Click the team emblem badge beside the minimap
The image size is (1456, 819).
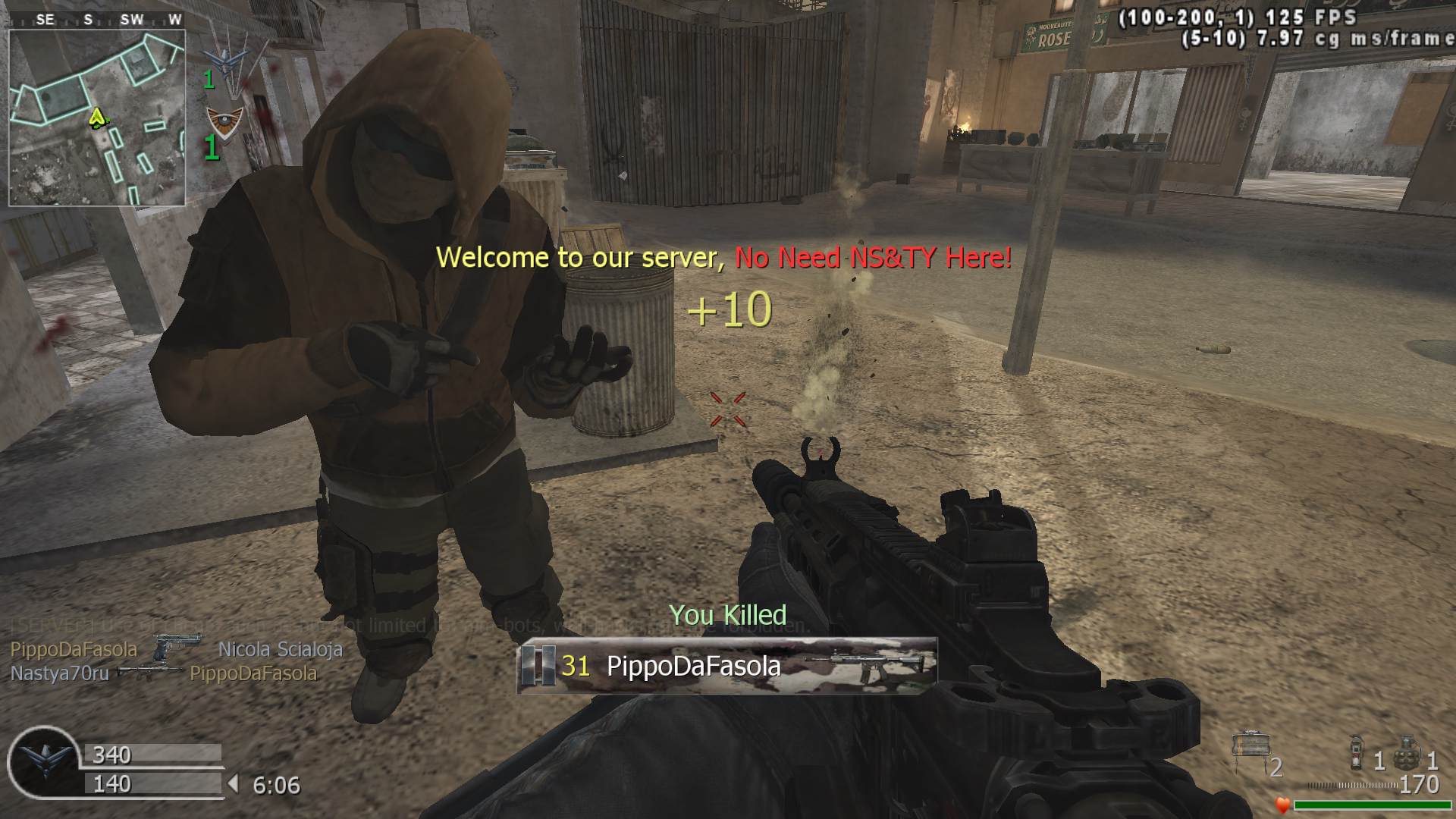coord(225,121)
